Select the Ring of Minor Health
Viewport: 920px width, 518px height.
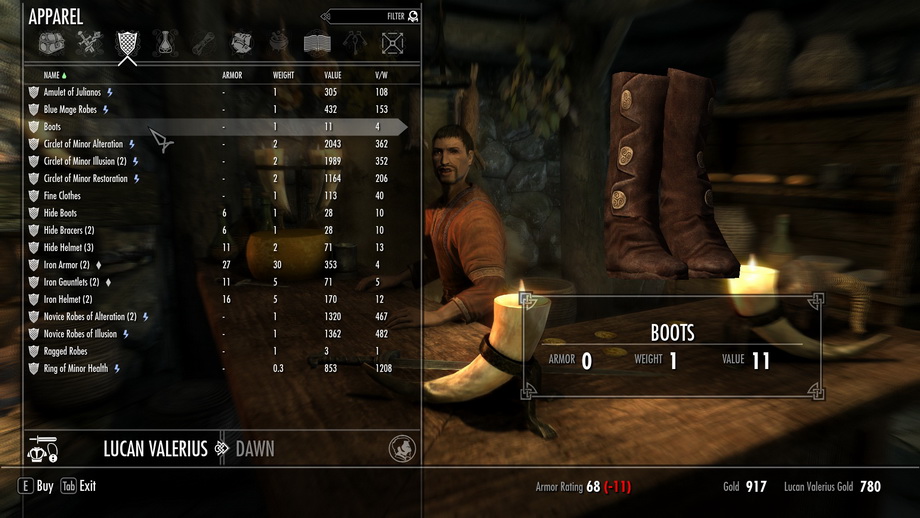pos(75,369)
